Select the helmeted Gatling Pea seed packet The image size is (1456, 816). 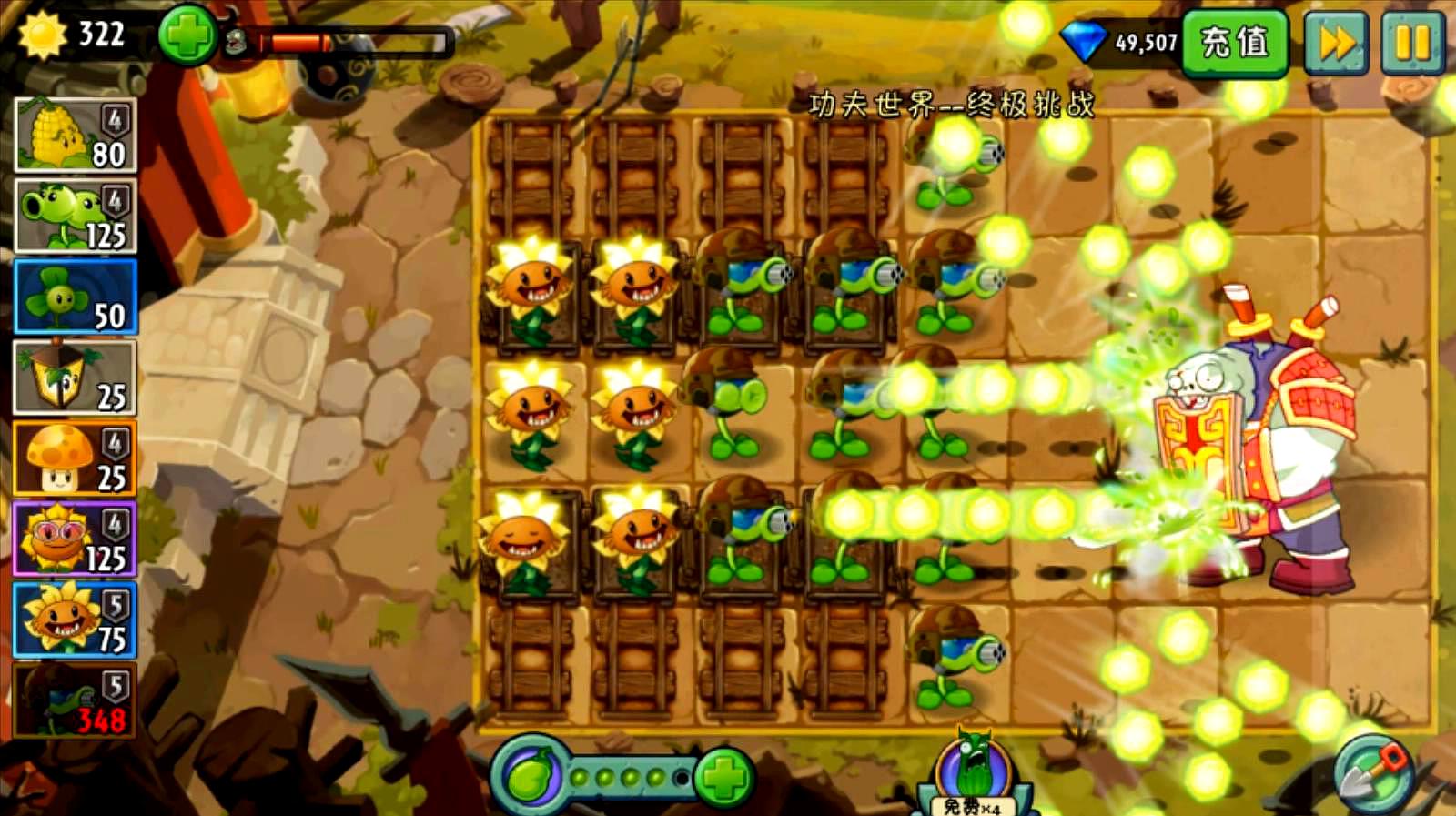[76, 700]
